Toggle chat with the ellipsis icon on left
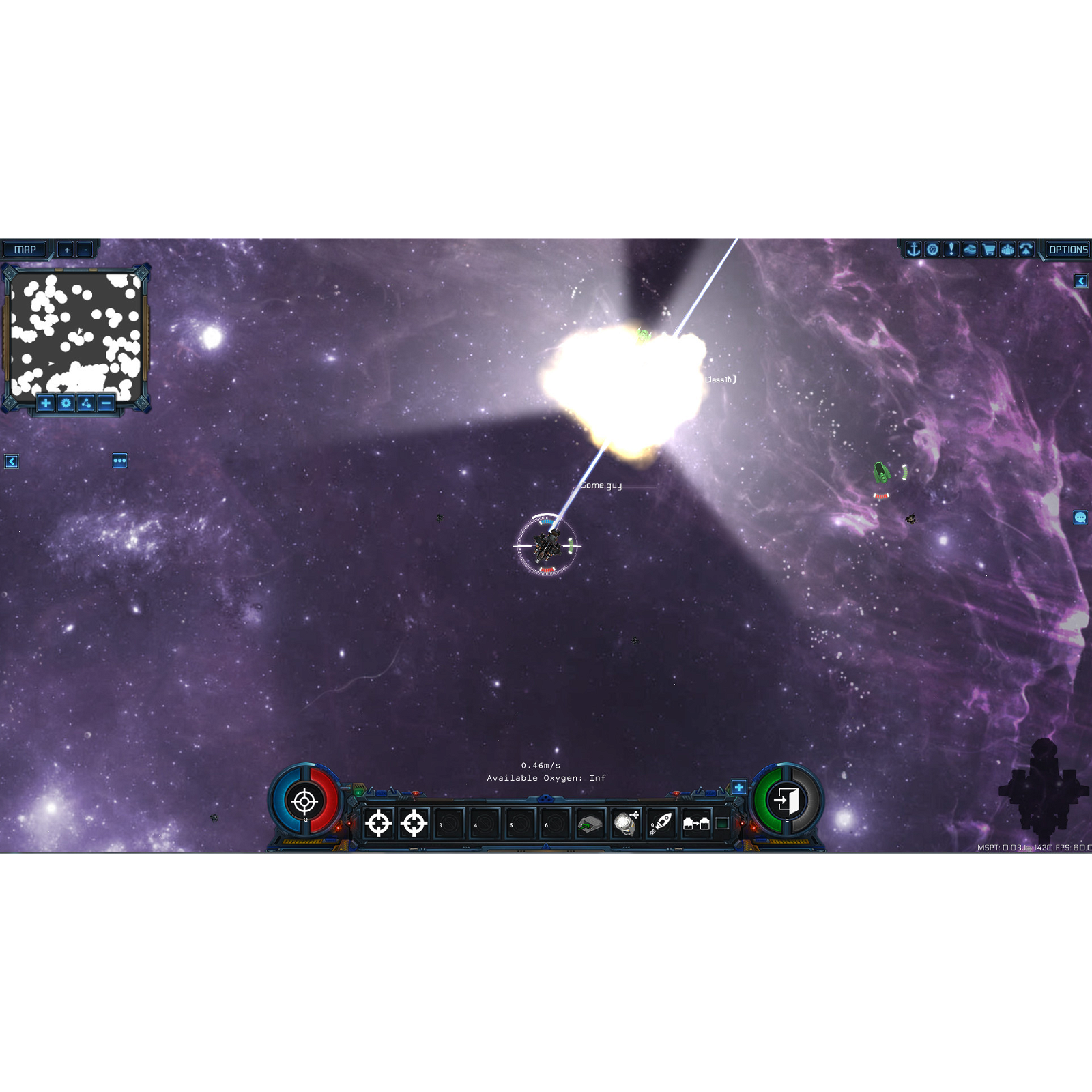1092x1092 pixels. (120, 461)
